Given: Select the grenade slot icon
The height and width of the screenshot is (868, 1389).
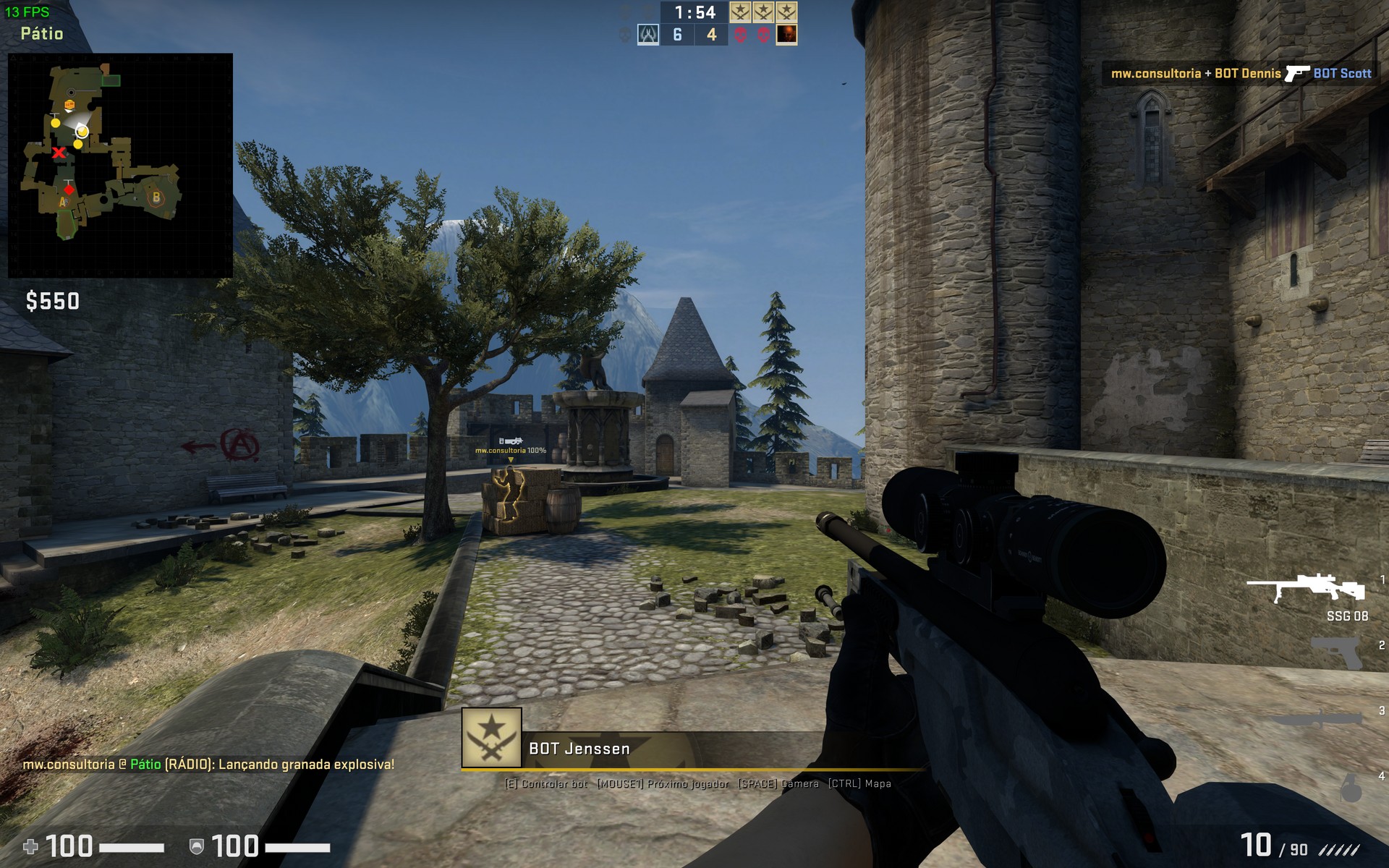Looking at the screenshot, I should tap(1351, 788).
